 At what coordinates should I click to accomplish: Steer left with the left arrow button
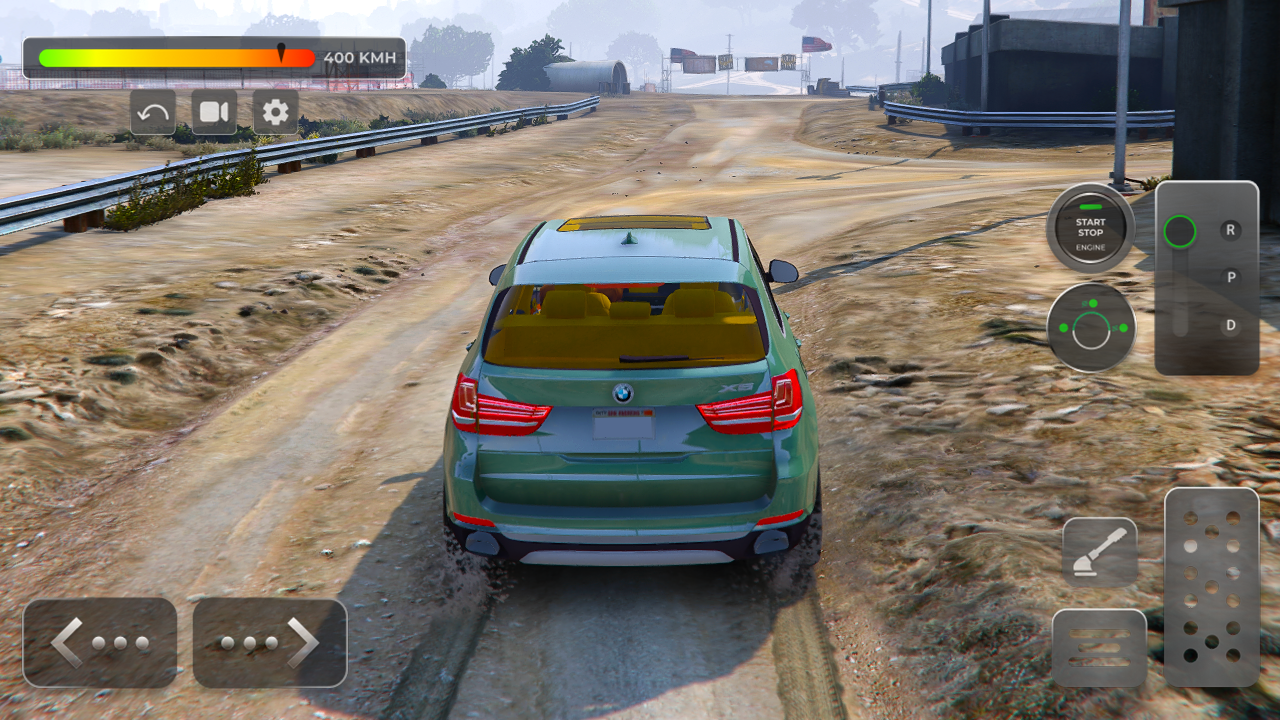click(100, 643)
